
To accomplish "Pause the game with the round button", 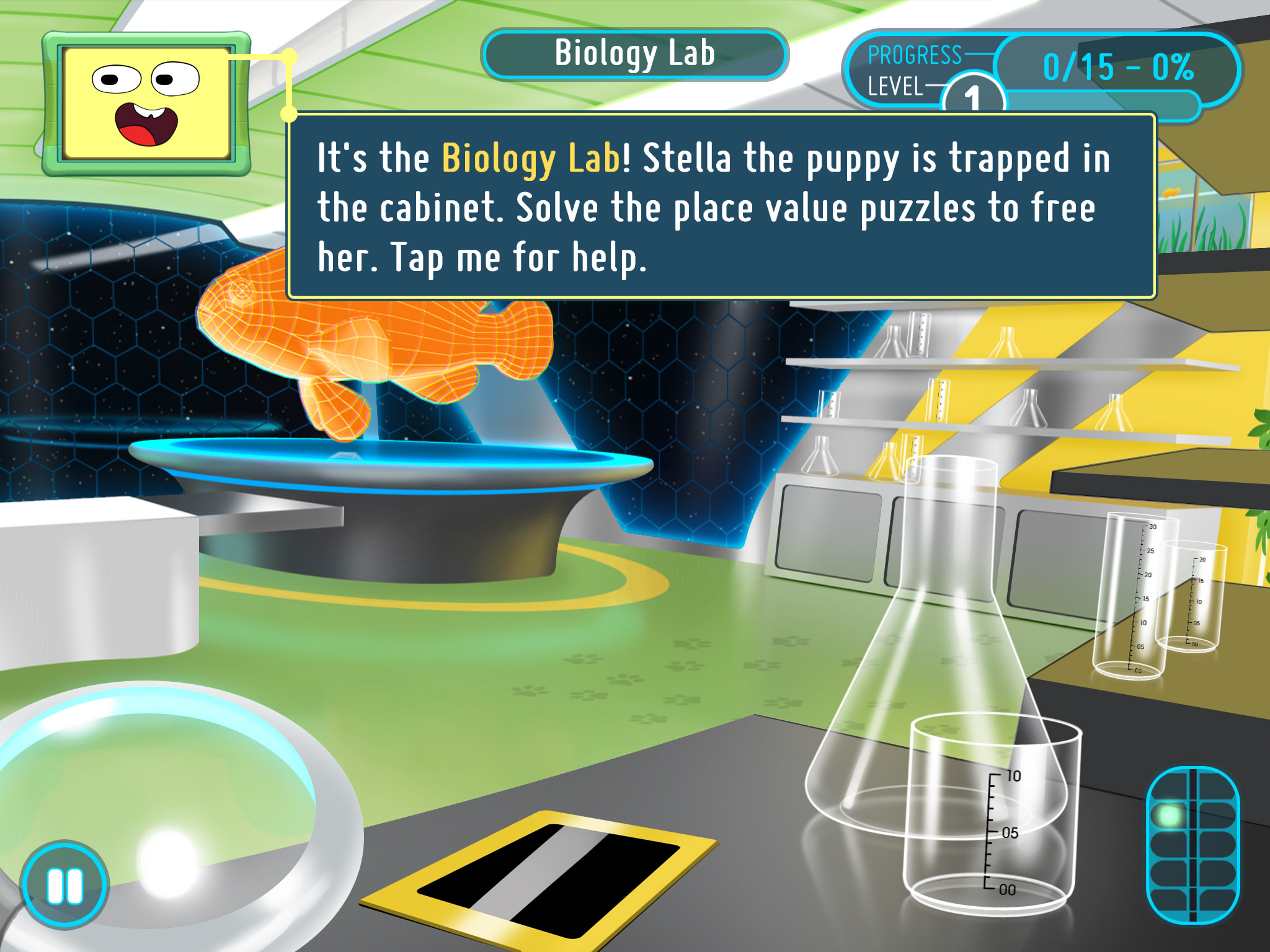I will [x=64, y=885].
